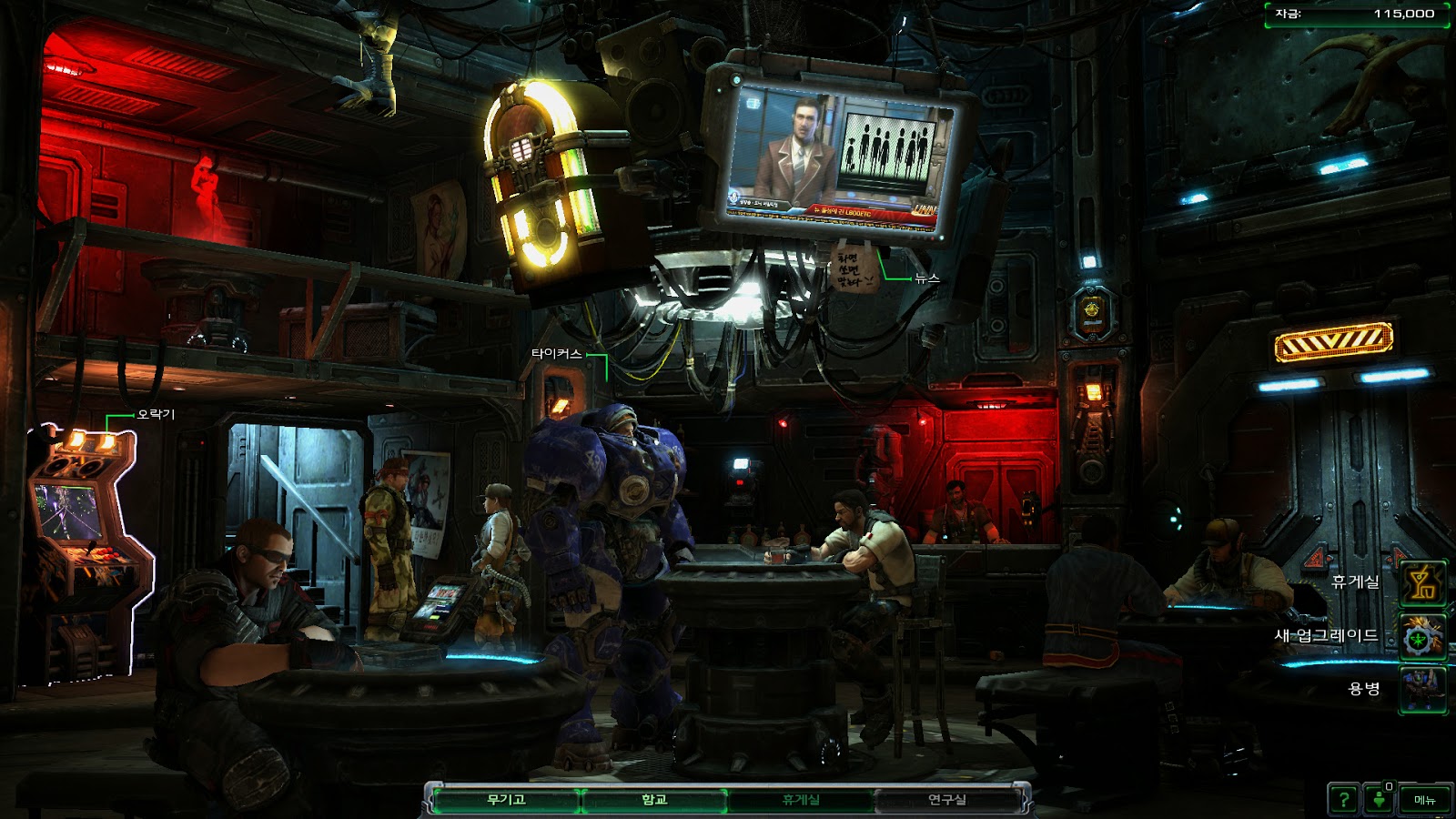Image resolution: width=1456 pixels, height=819 pixels.
Task: Open the 새 업그레이드 gear icon
Action: pyautogui.click(x=1422, y=636)
